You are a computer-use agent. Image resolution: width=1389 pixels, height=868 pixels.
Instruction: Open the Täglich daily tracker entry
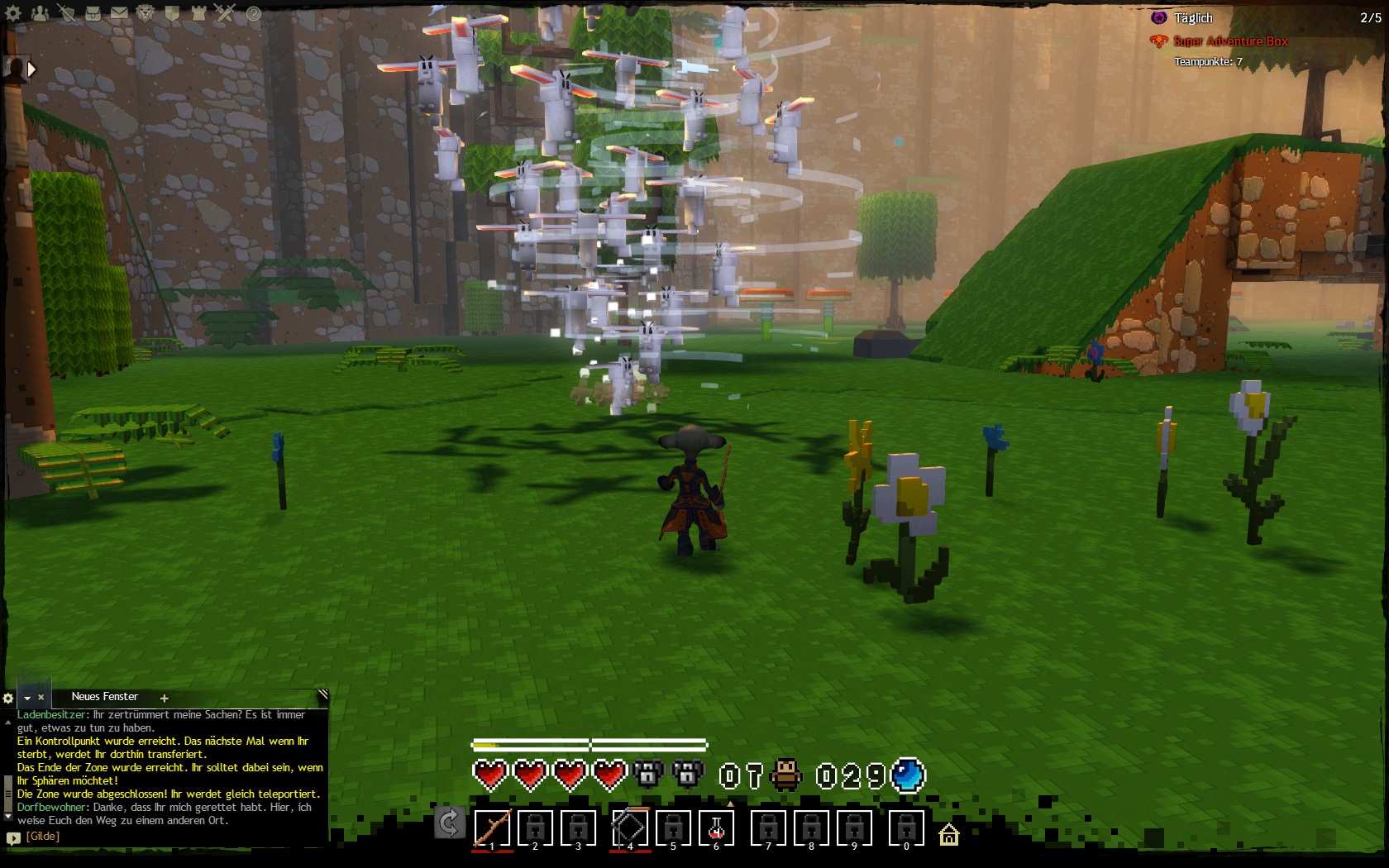point(1193,17)
